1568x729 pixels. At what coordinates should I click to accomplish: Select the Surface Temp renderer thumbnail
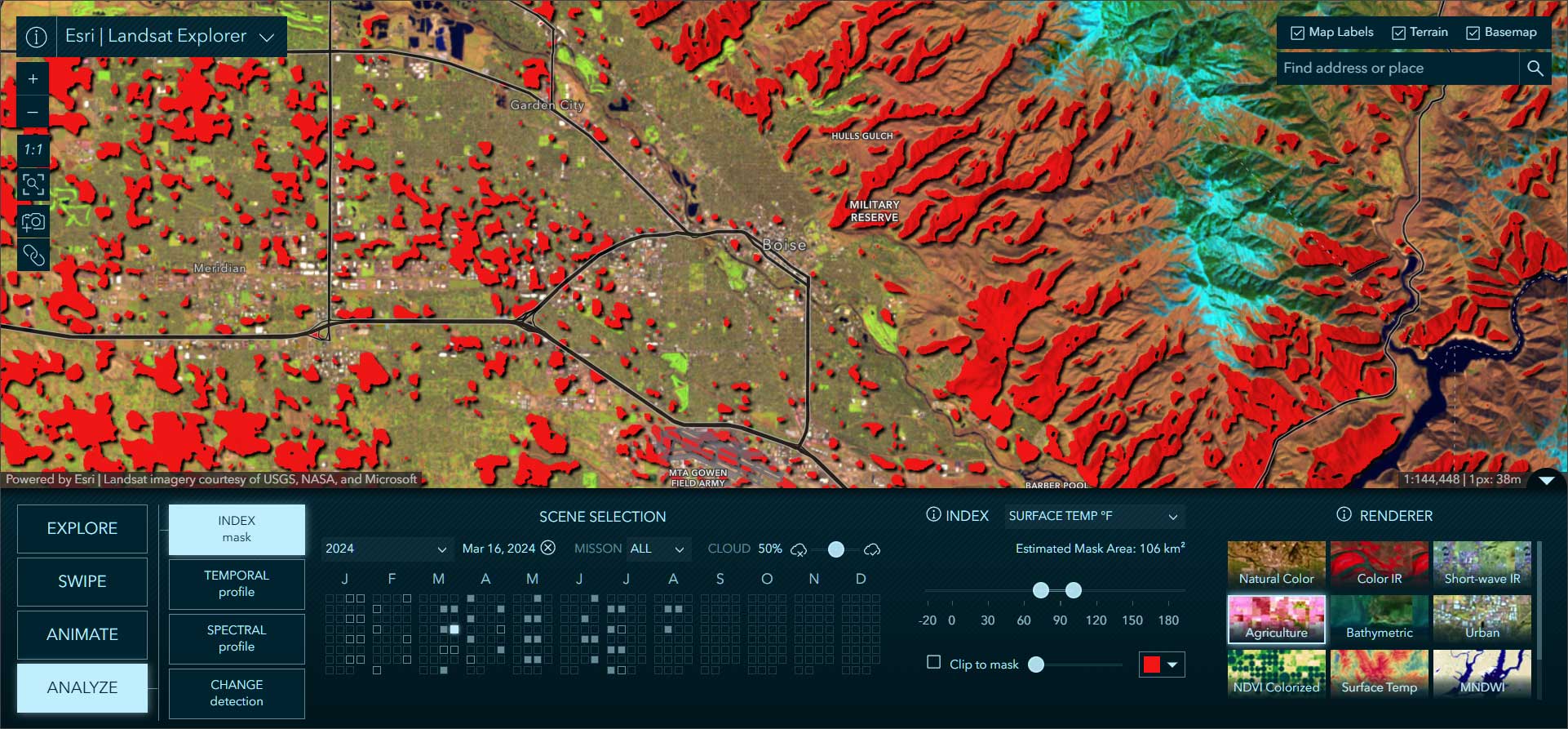pyautogui.click(x=1379, y=674)
